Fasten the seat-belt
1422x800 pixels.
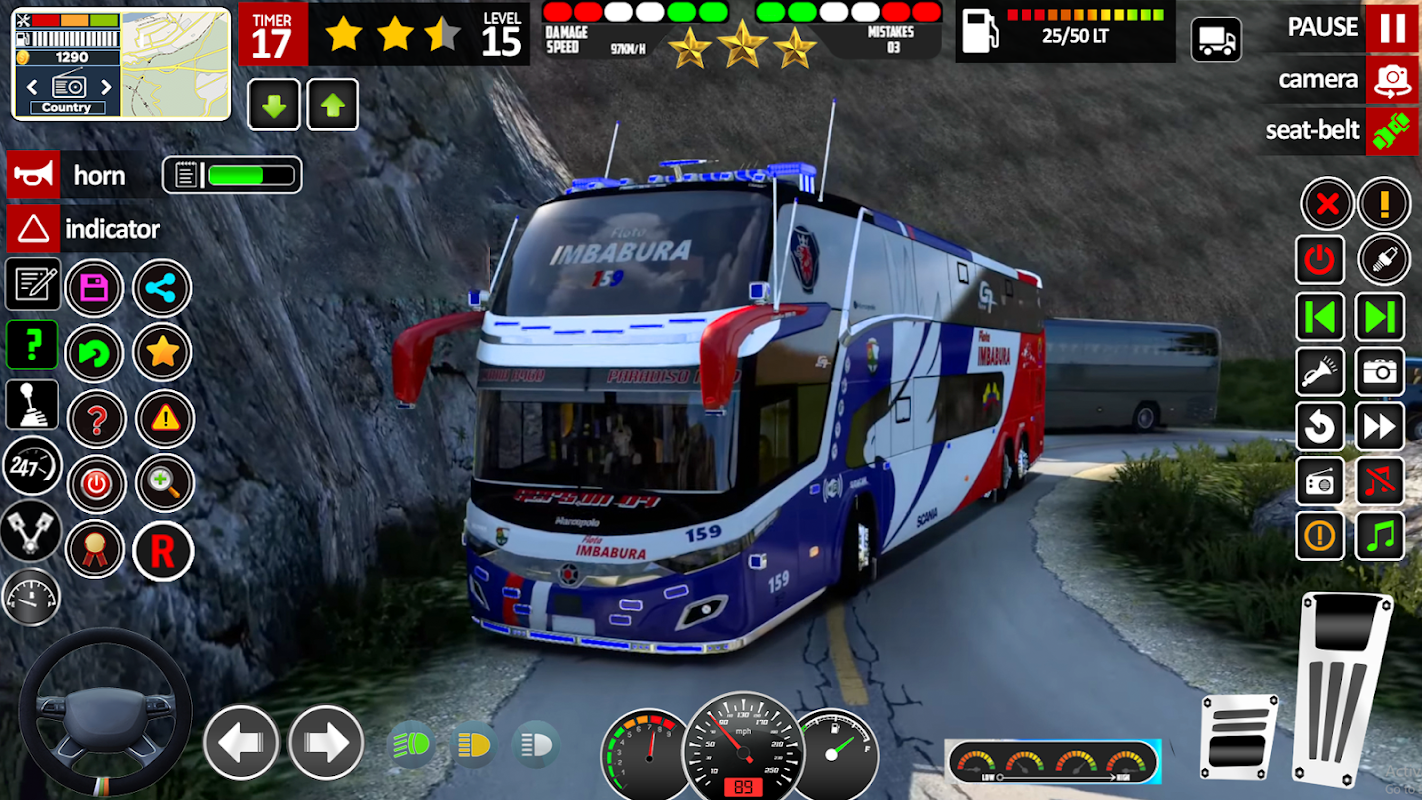tap(1392, 130)
